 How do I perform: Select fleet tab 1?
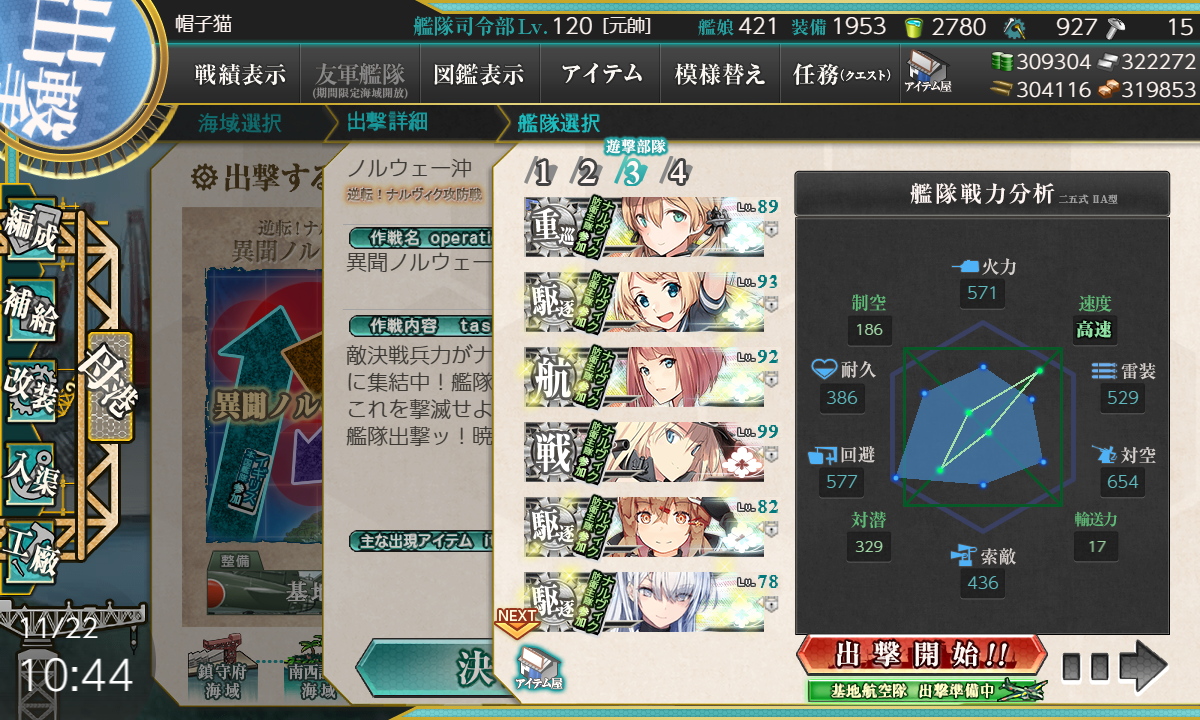[541, 173]
